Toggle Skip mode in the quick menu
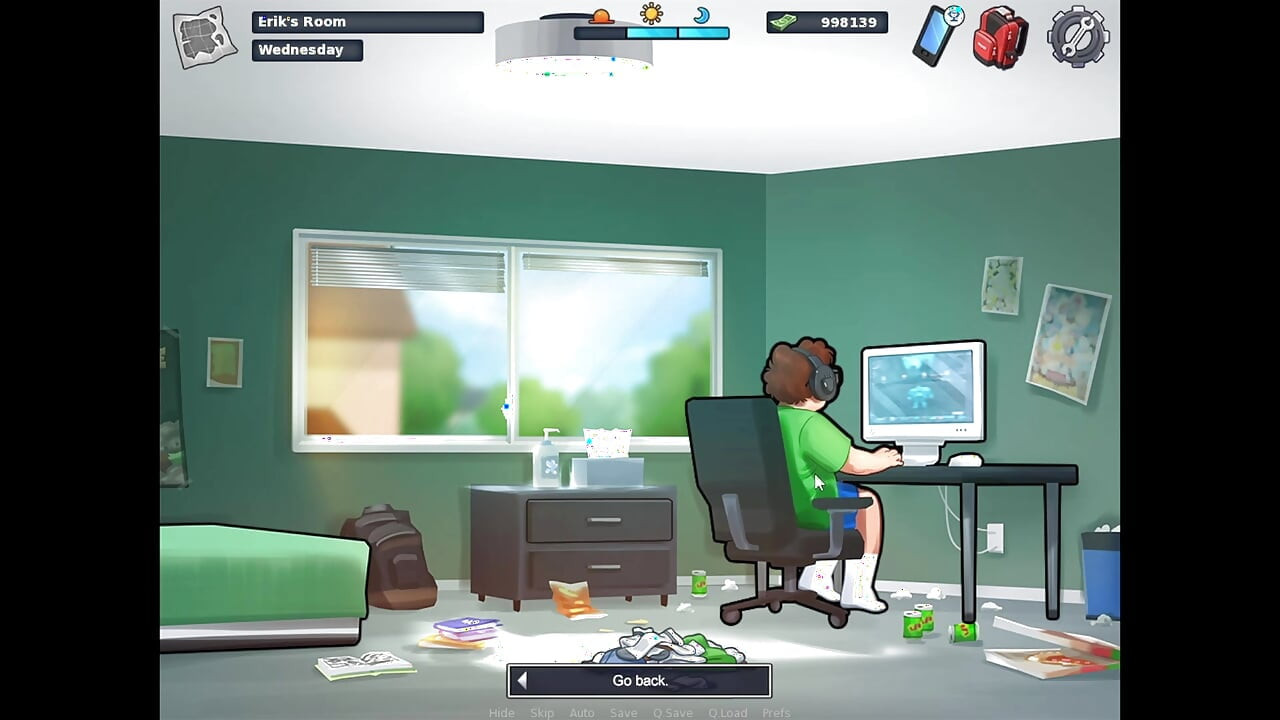 542,713
